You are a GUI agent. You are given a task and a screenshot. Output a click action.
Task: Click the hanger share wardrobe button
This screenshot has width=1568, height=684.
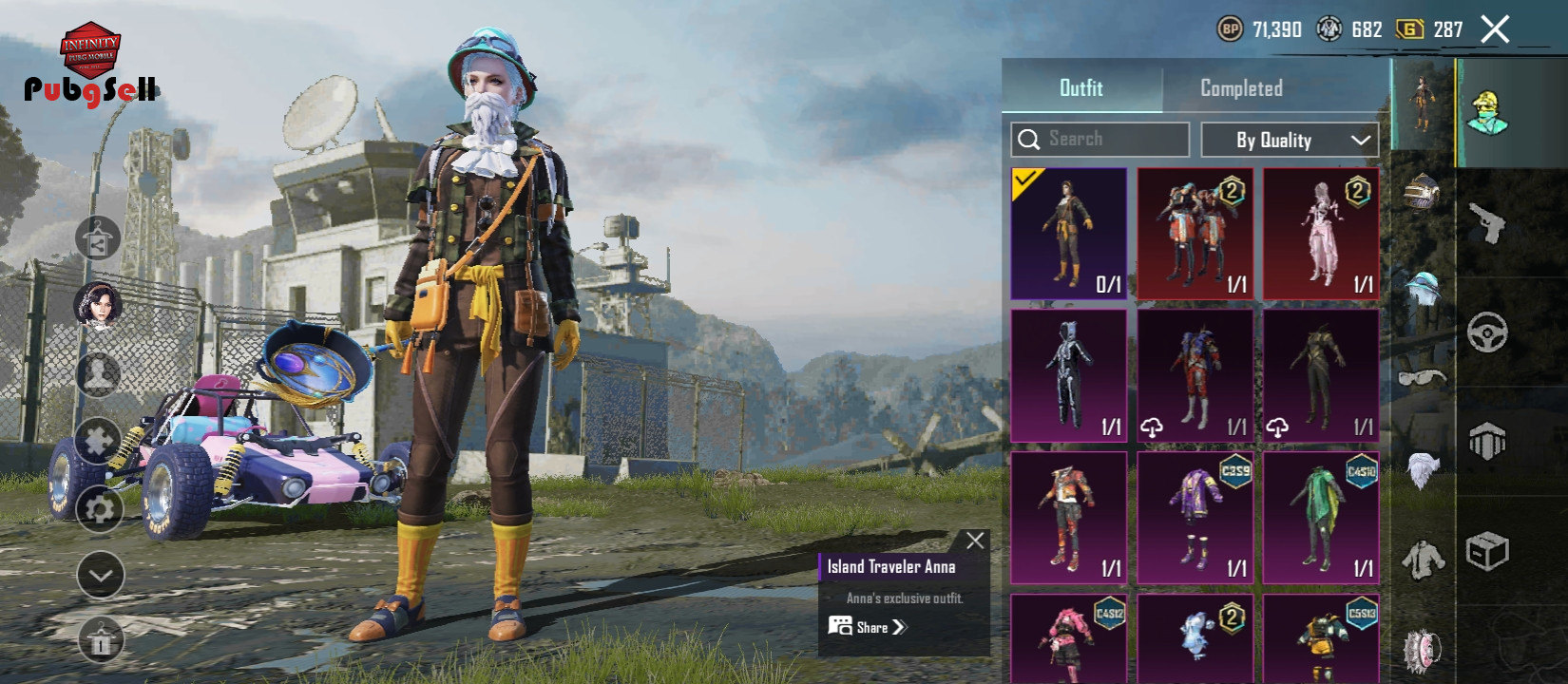click(x=99, y=238)
